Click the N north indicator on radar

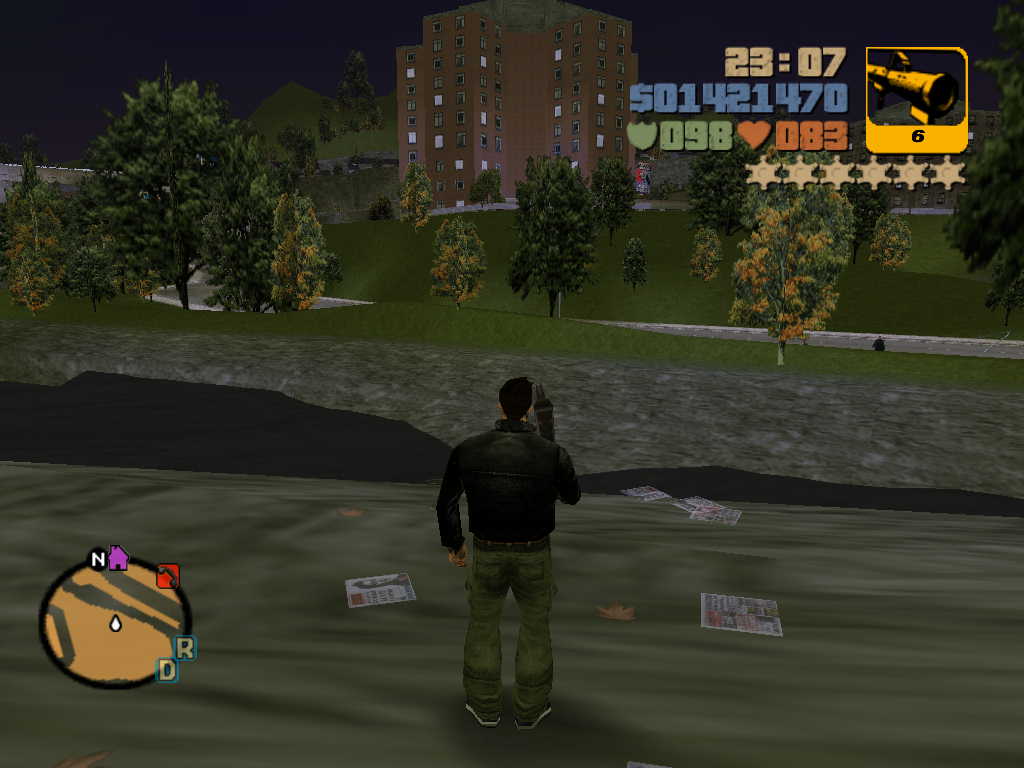click(98, 559)
